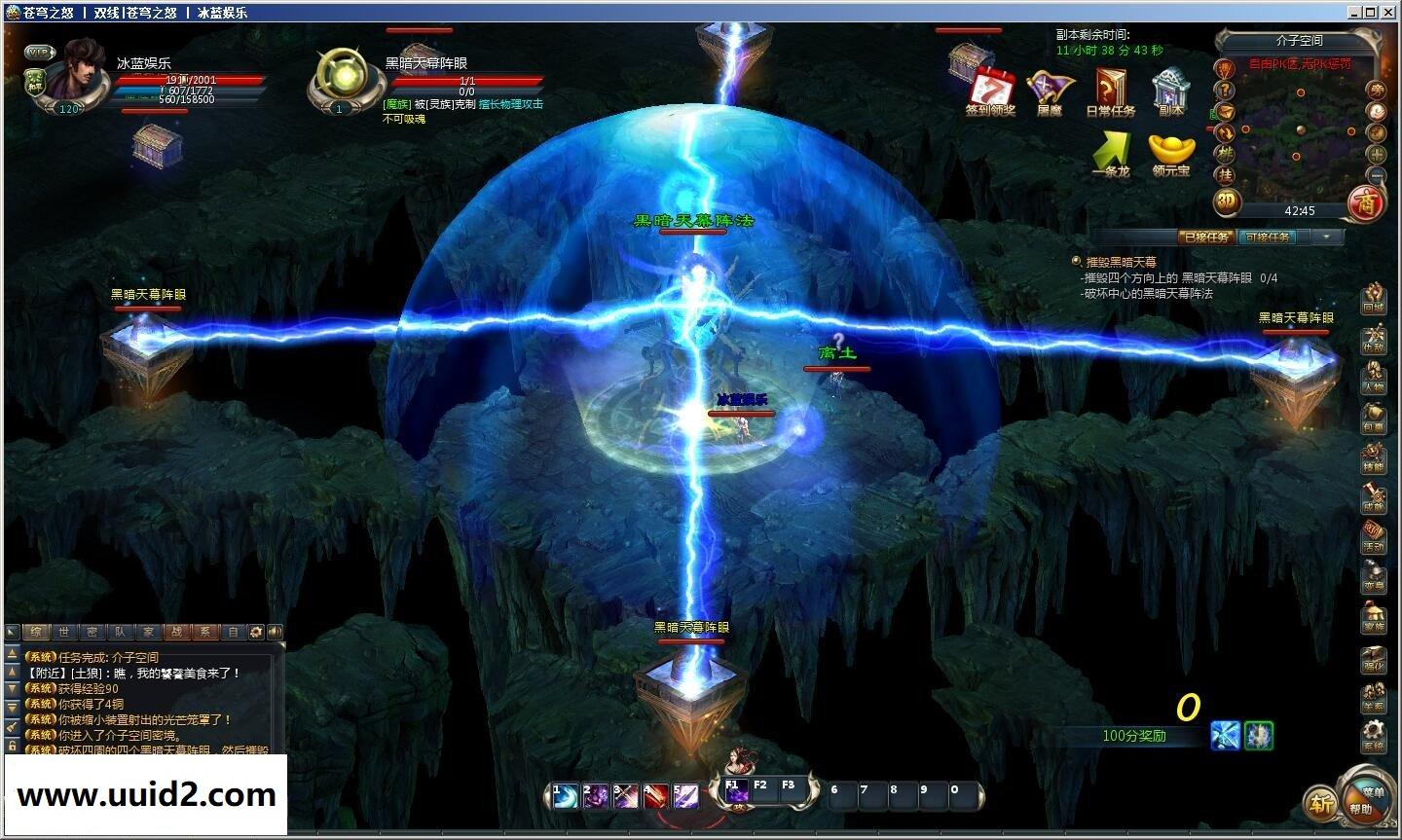Click the round 斩 button

(x=1320, y=804)
